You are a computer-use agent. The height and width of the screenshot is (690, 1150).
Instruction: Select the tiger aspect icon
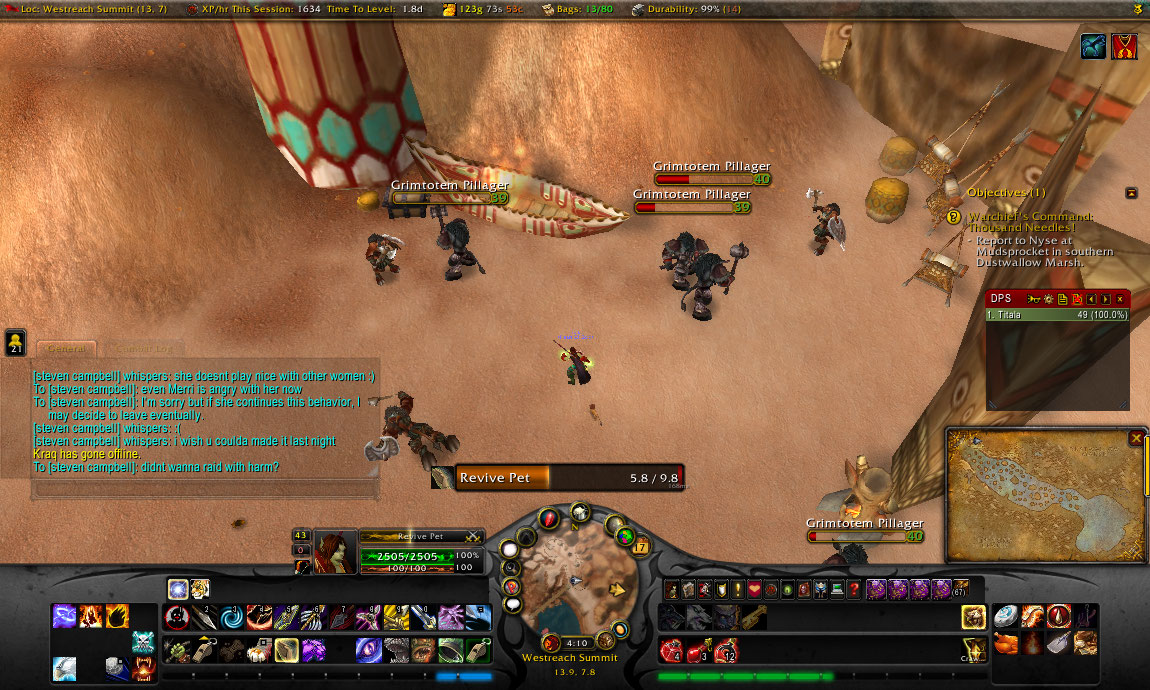(200, 589)
